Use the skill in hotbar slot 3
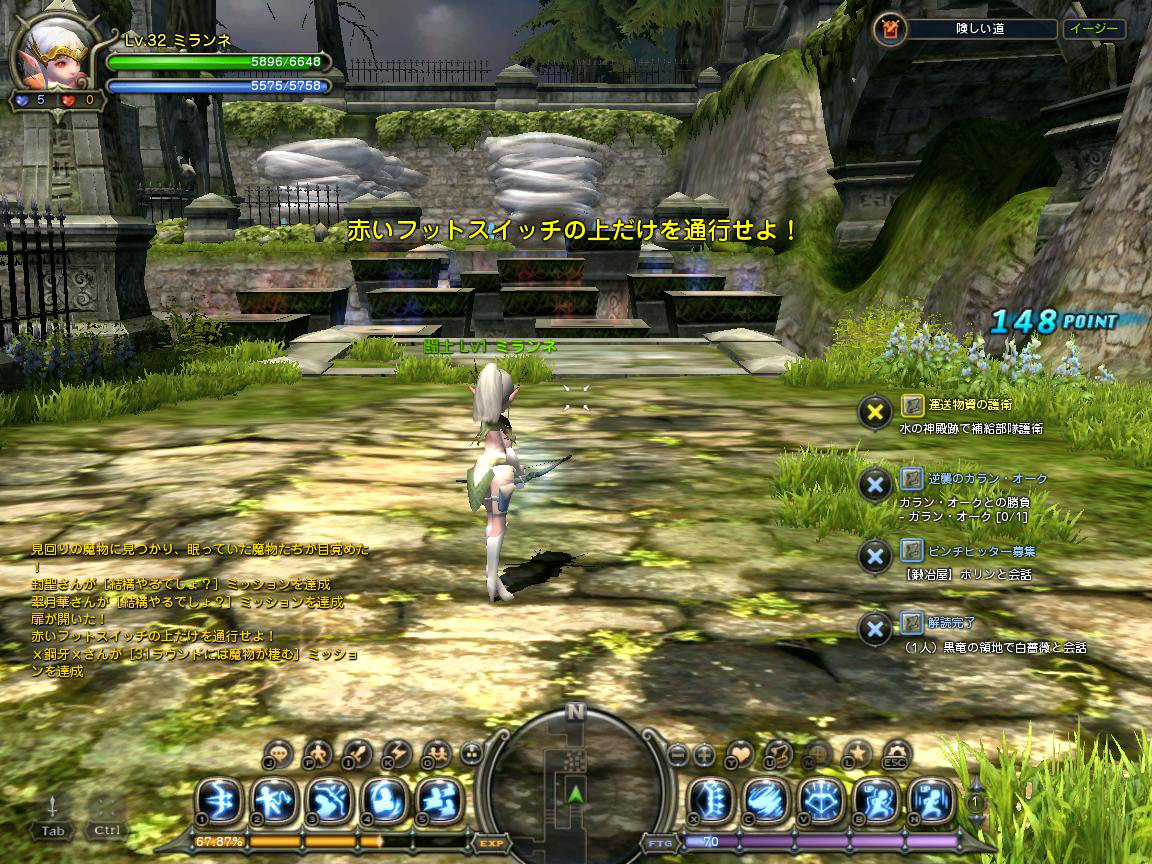This screenshot has width=1152, height=864. click(x=328, y=800)
